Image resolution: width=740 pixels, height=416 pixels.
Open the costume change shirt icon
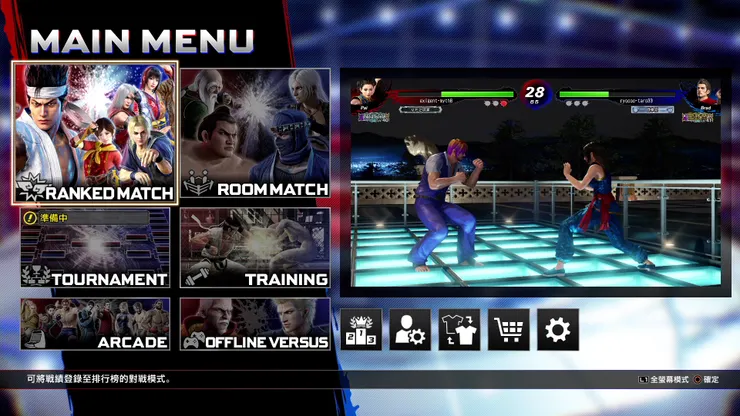pos(459,329)
